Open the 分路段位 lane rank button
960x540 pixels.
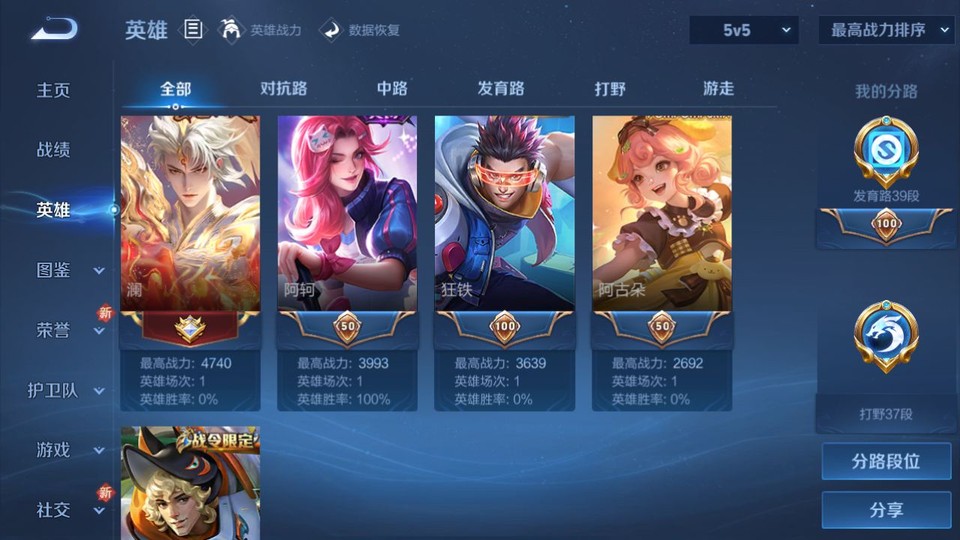tap(886, 461)
